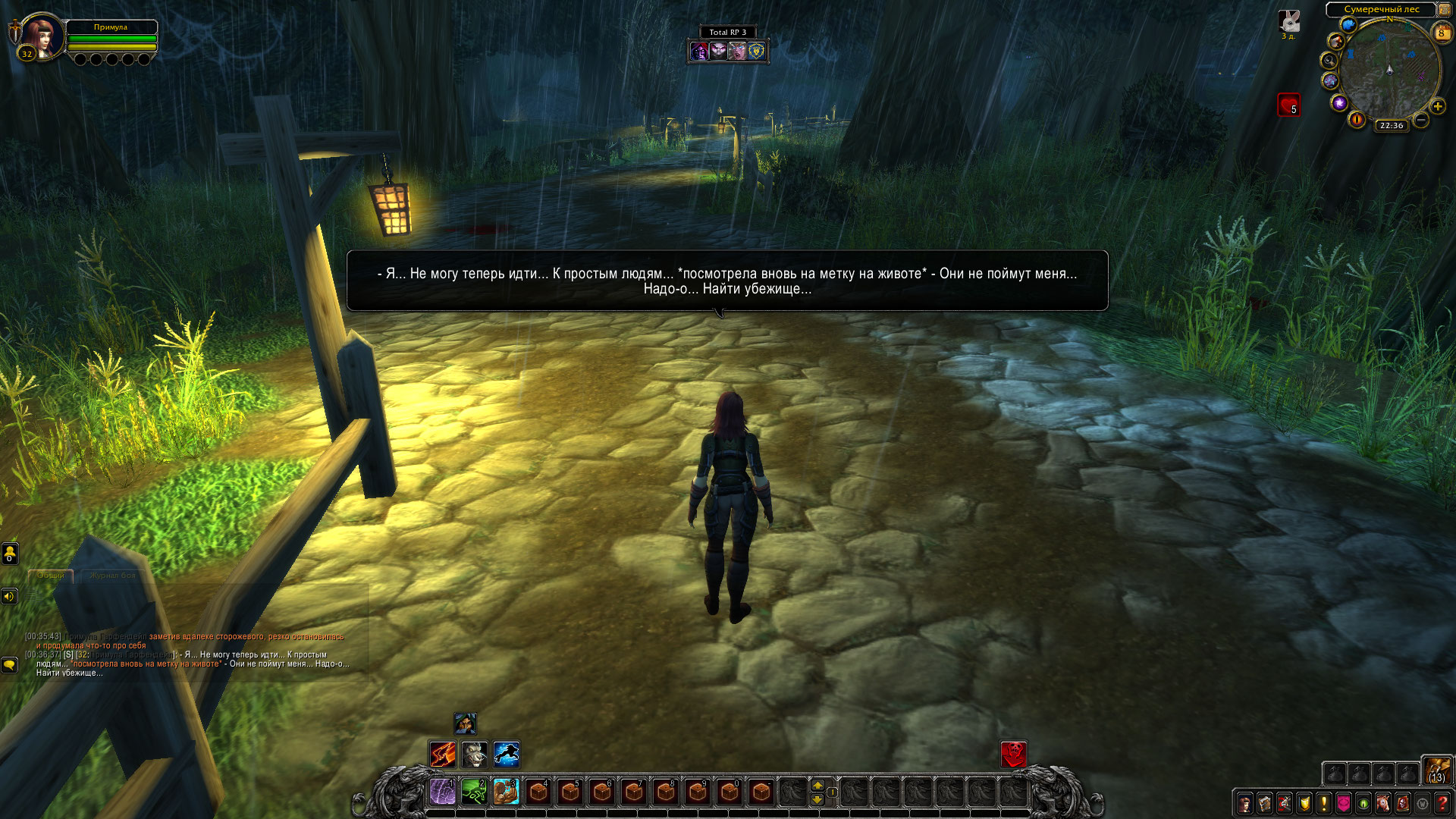Image resolution: width=1456 pixels, height=819 pixels.
Task: Zoom in the minimap with plus button
Action: (1438, 106)
